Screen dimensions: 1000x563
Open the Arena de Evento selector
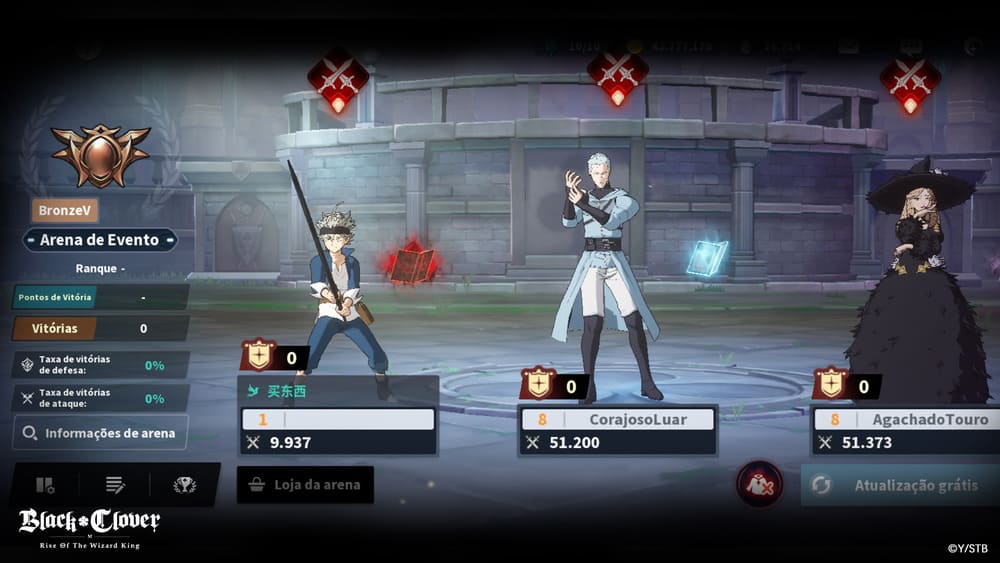(x=100, y=240)
